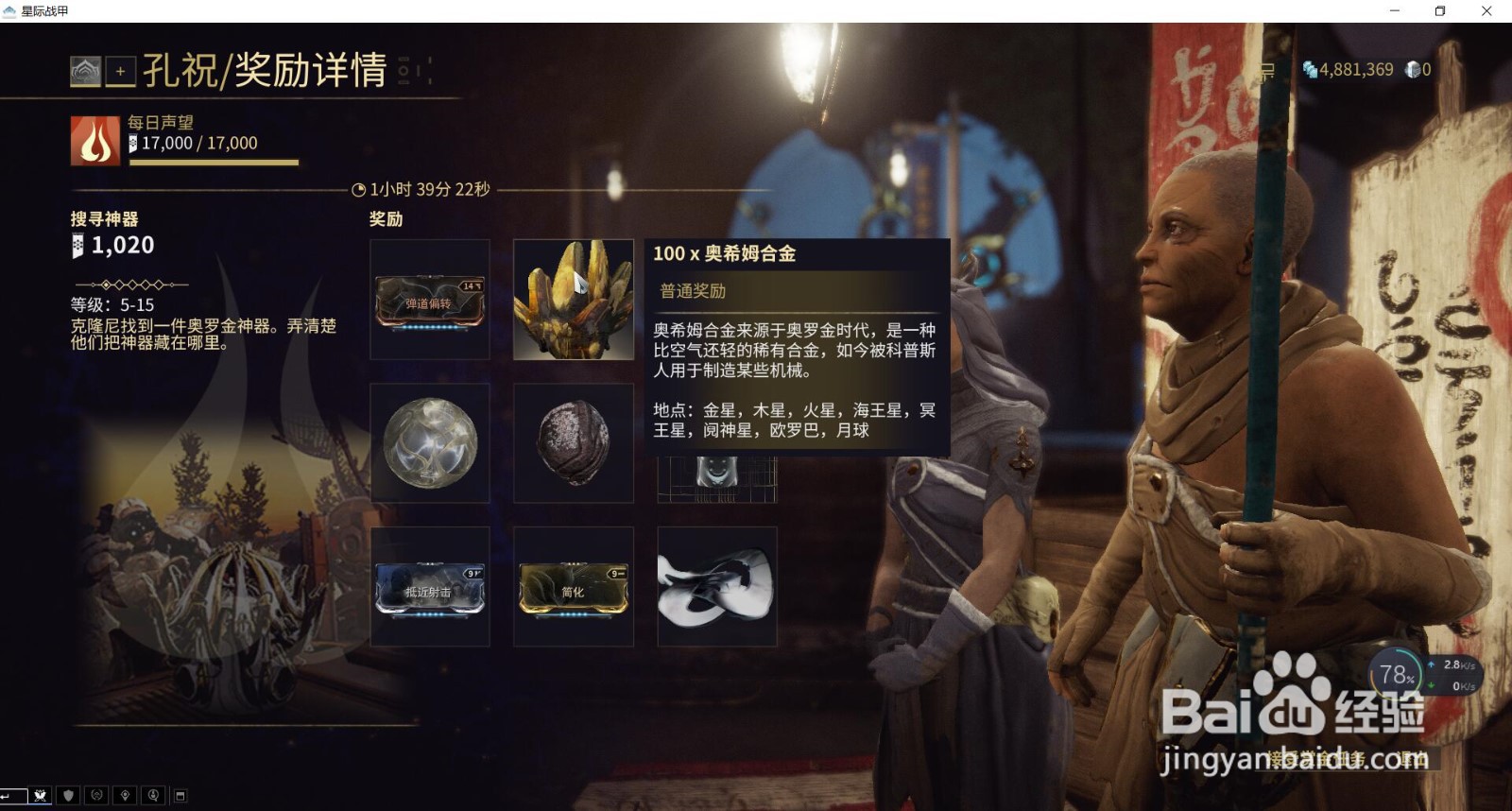Click the syndicate emblem left of the 孔祝 title

tap(87, 70)
